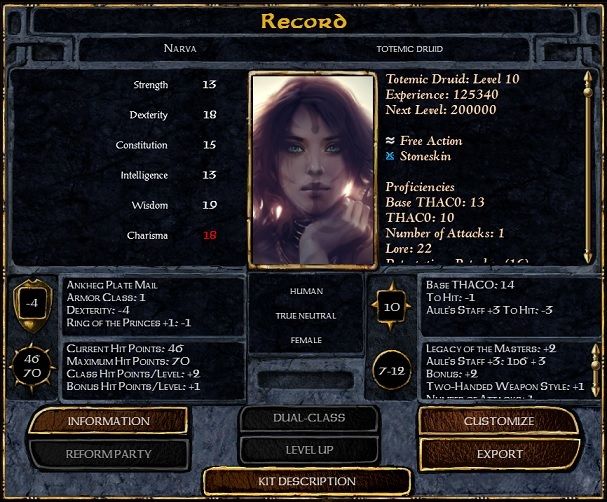607x502 pixels.
Task: Open the Kit Description
Action: 308,481
